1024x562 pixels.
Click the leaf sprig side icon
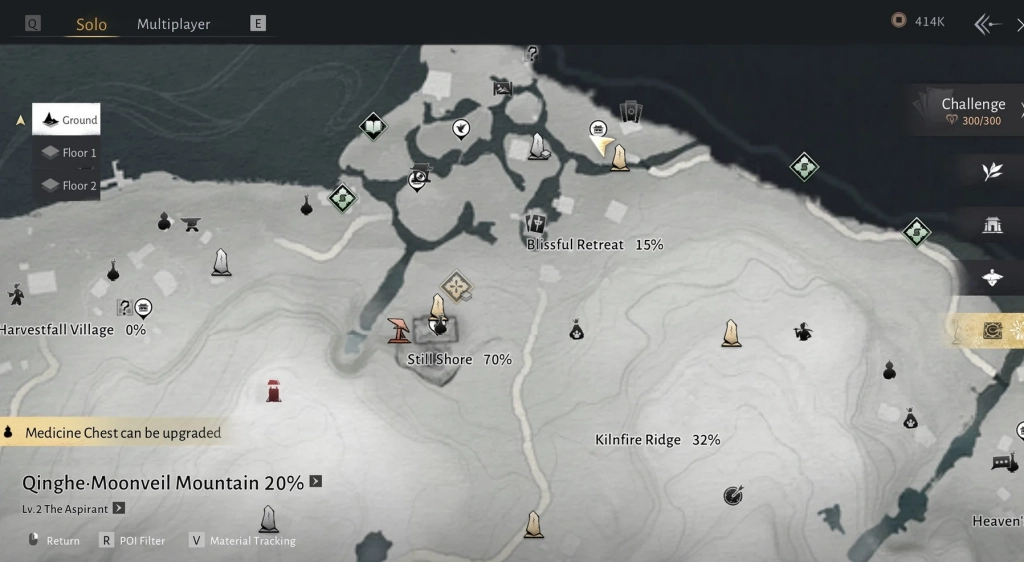tap(991, 172)
